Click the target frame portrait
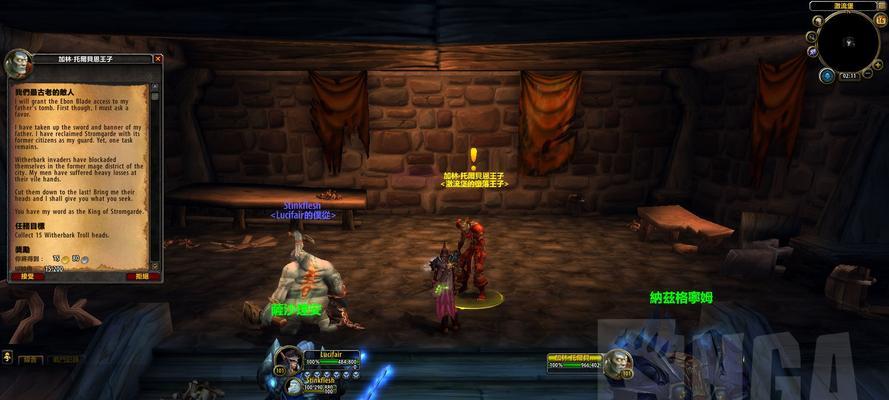 tap(618, 364)
